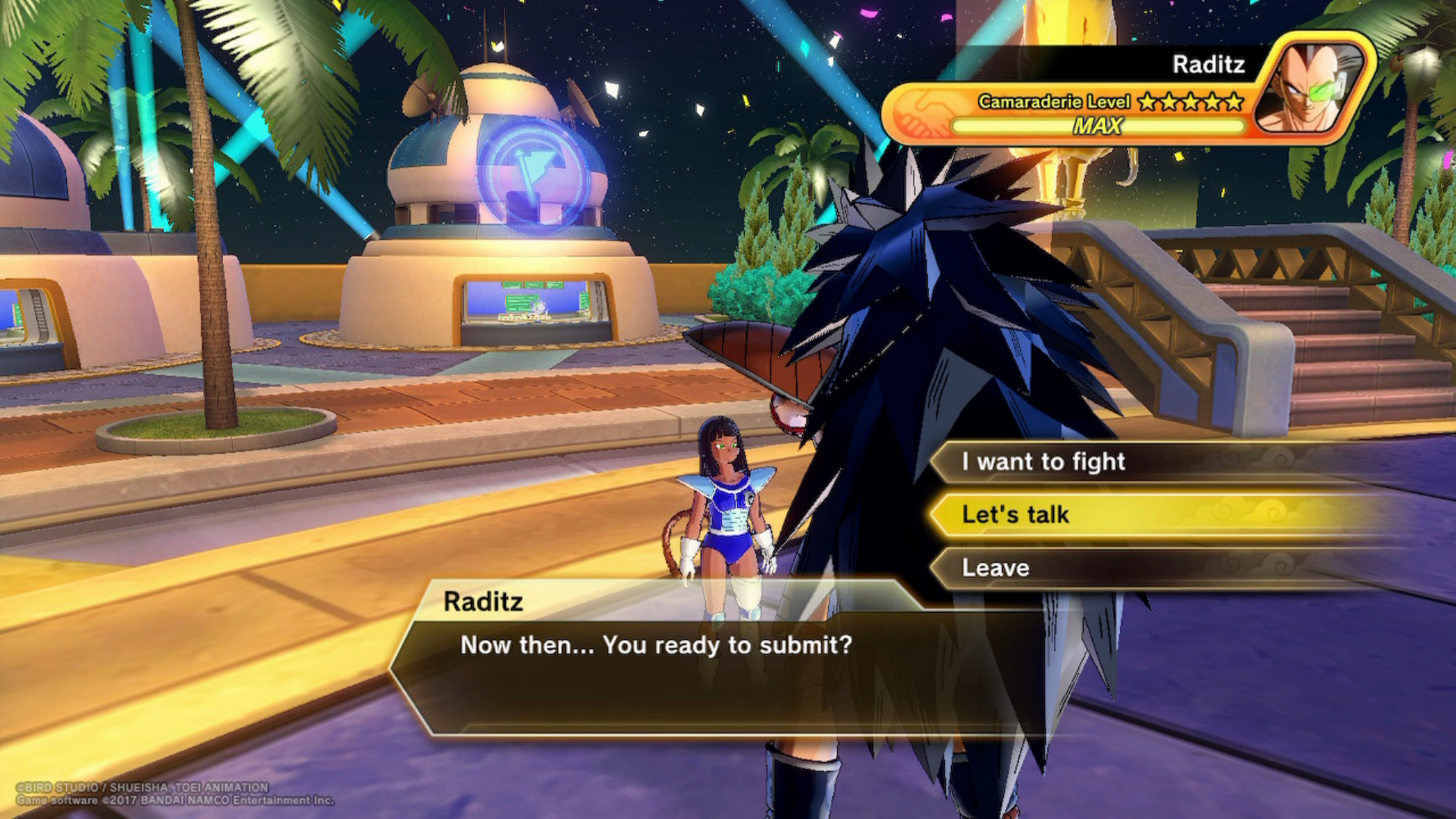The height and width of the screenshot is (819, 1456).
Task: Pick "Leave" to end the conversation
Action: coord(996,568)
